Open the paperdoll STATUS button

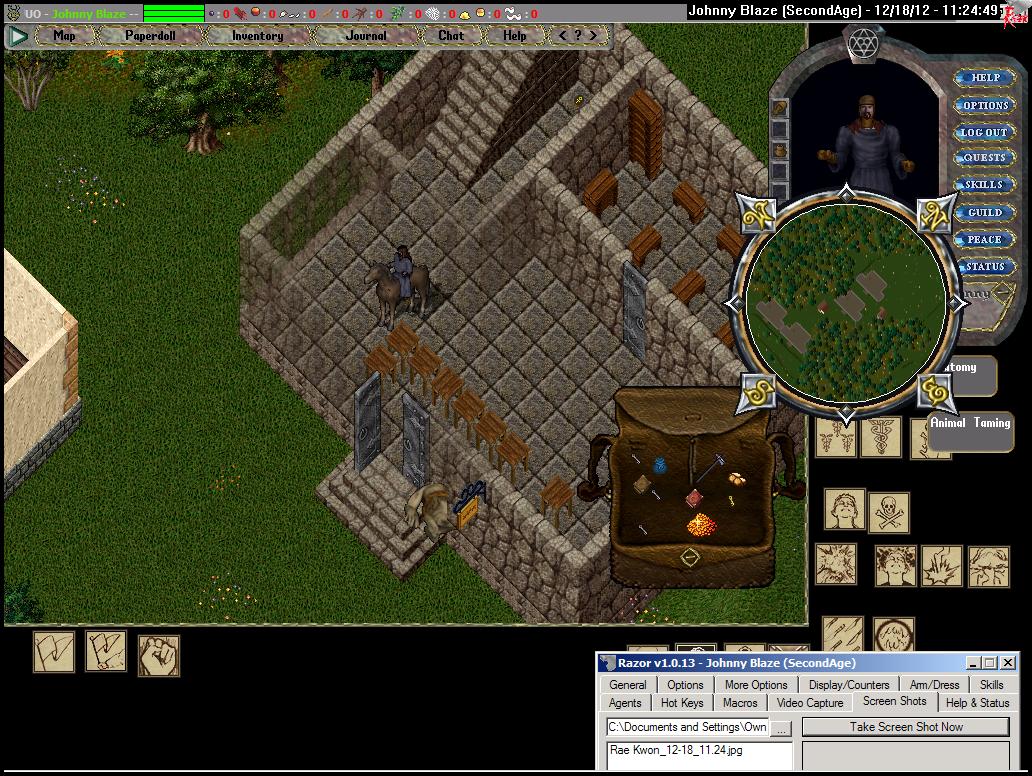(x=984, y=267)
